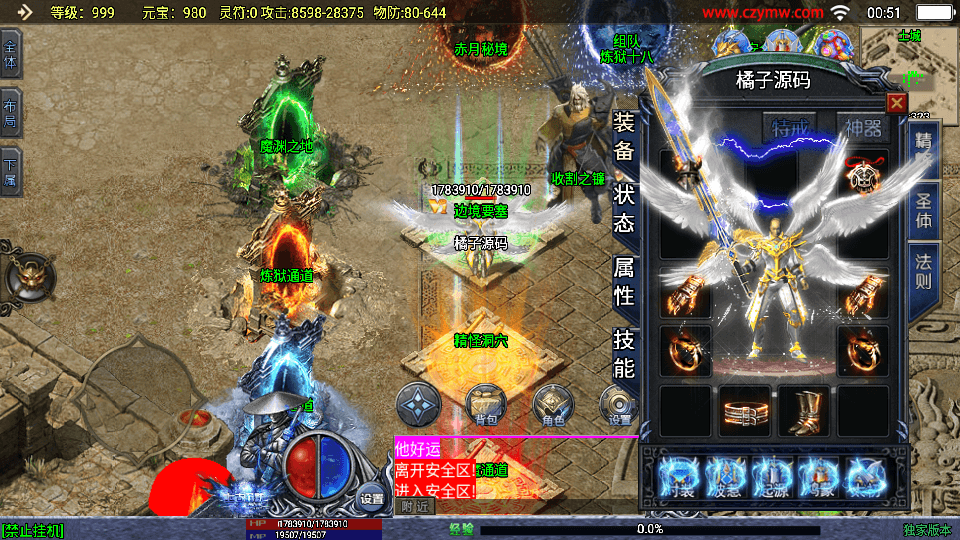Image resolution: width=960 pixels, height=540 pixels.
Task: Open the 角色 (character) round button
Action: tap(552, 405)
